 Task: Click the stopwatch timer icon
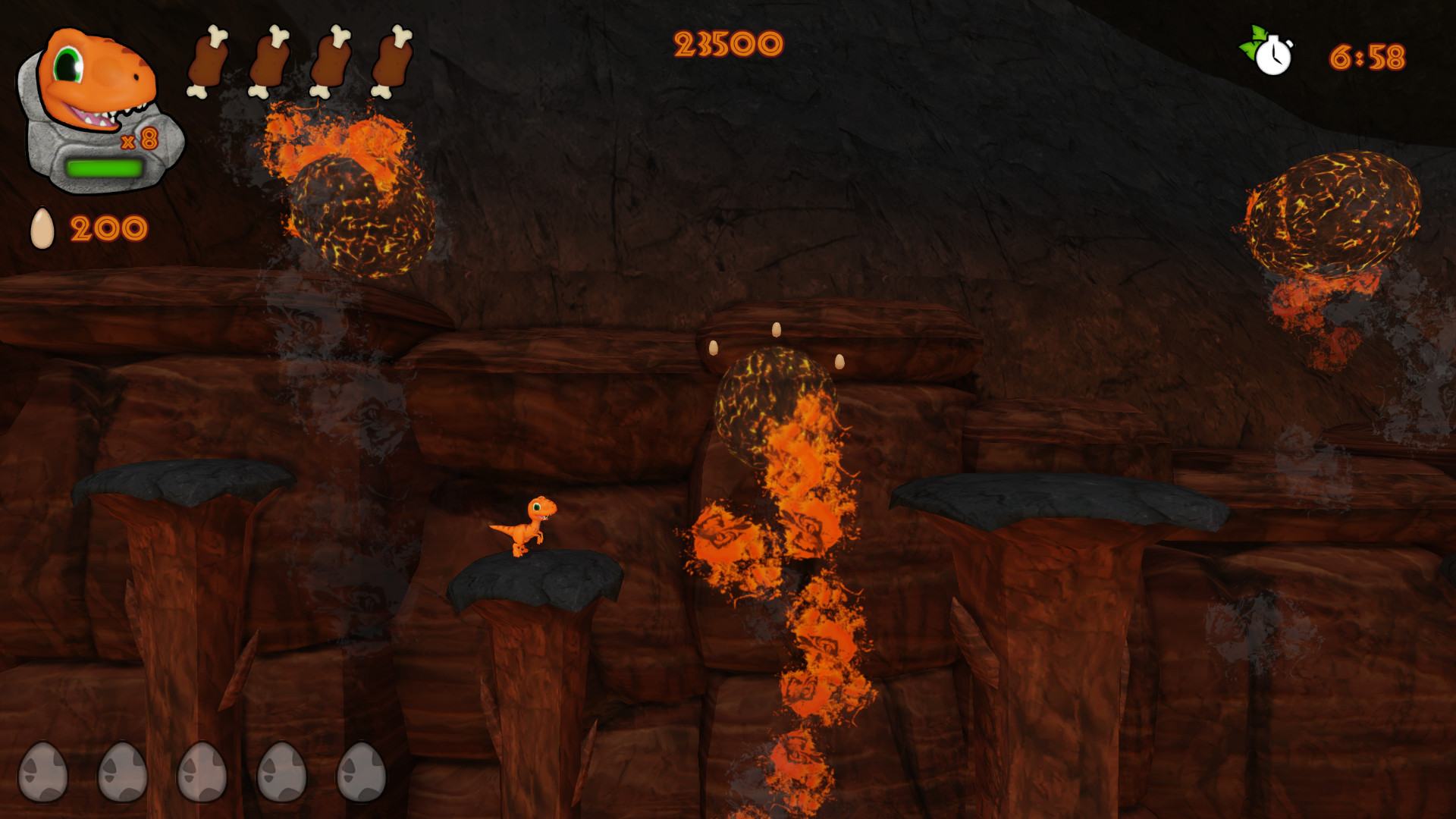[x=1270, y=52]
